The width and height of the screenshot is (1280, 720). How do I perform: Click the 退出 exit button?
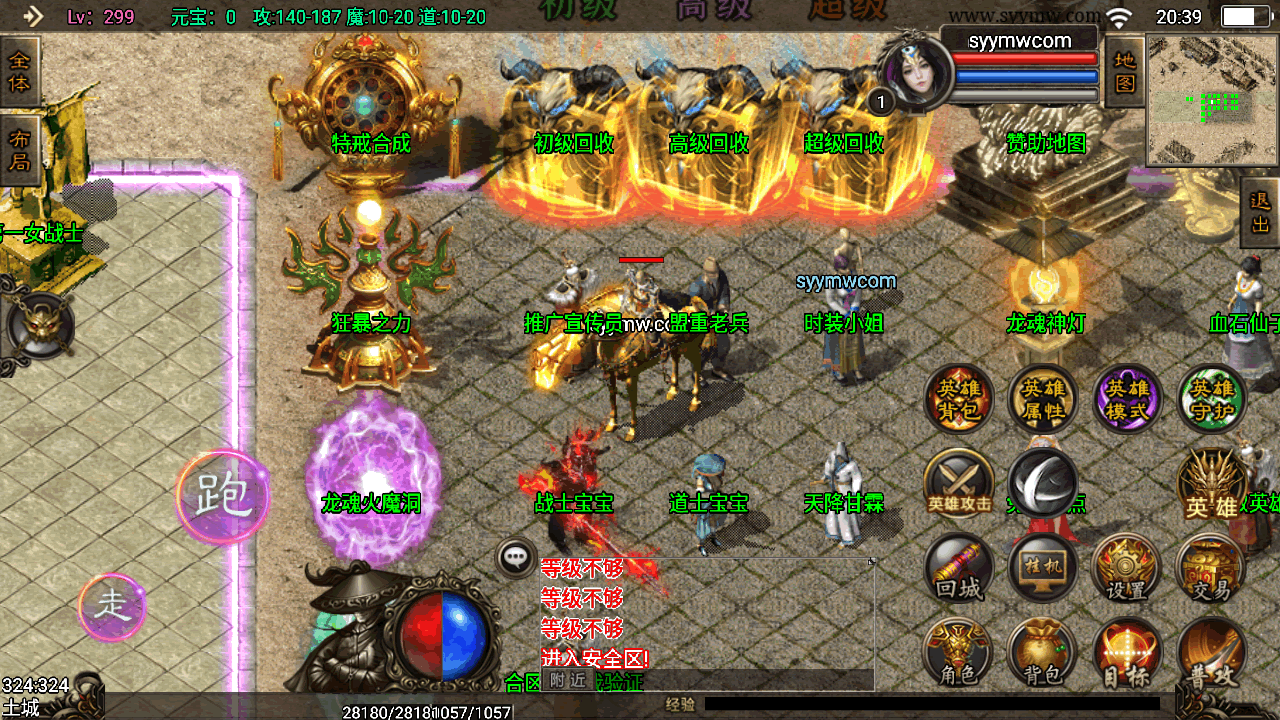[1259, 212]
